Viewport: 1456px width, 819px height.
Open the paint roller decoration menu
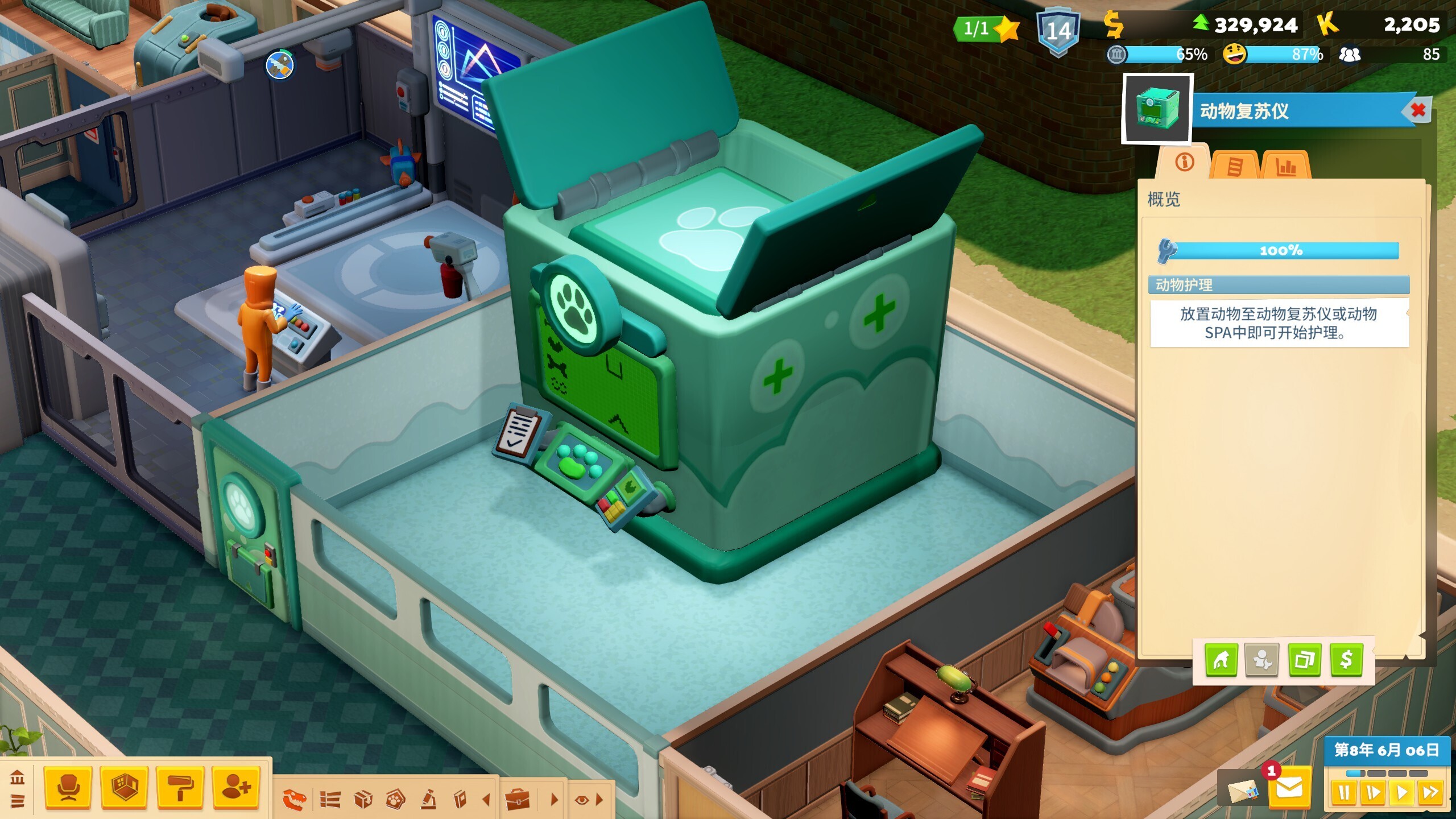coord(180,788)
